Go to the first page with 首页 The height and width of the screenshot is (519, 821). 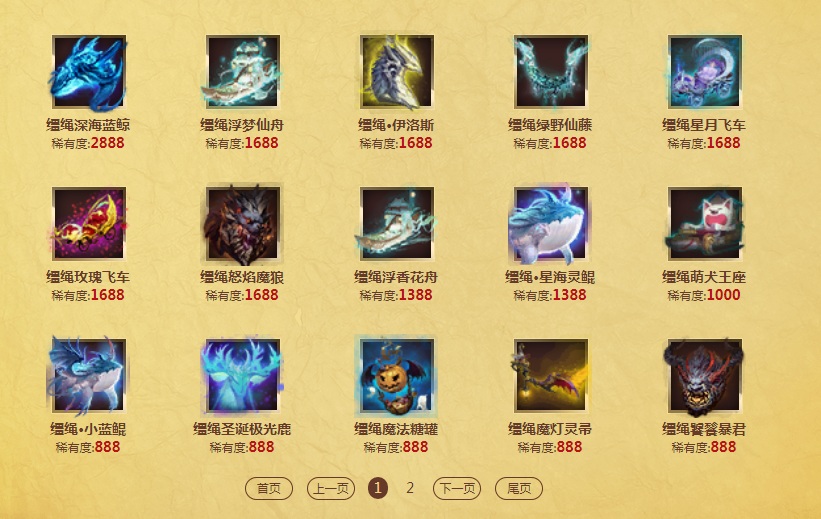269,488
